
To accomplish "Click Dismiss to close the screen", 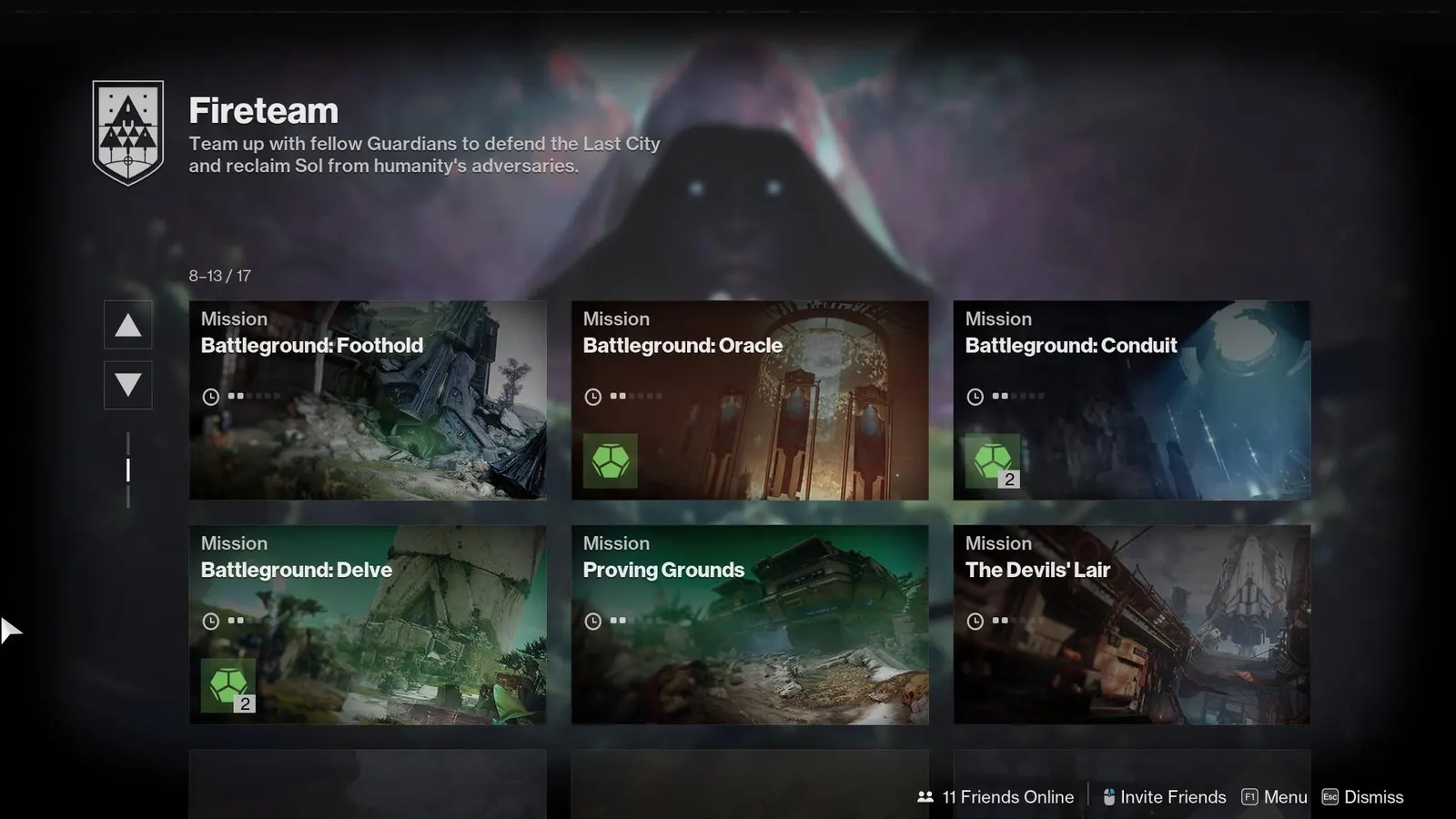I will [1376, 797].
